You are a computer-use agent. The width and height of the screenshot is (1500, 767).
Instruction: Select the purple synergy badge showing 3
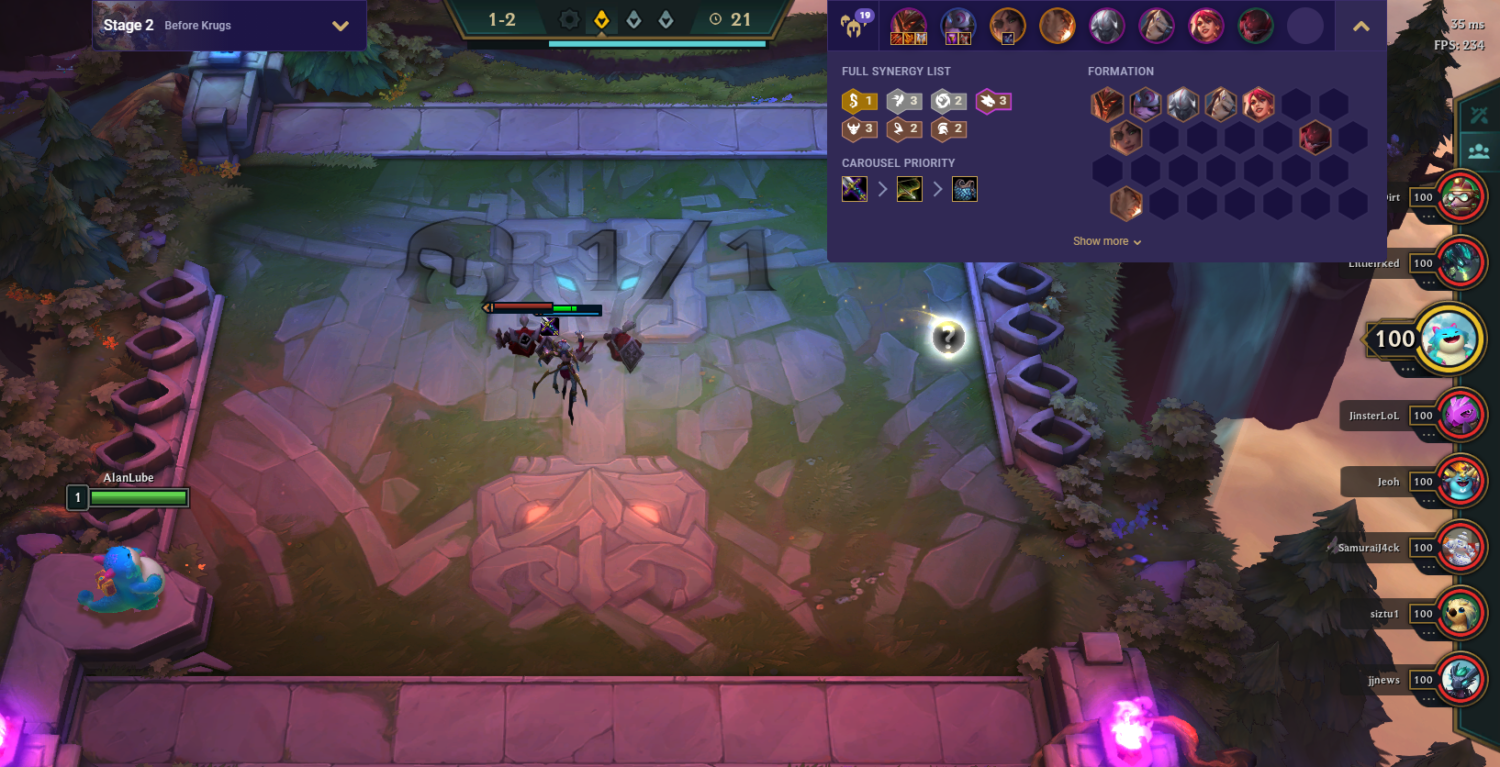pyautogui.click(x=994, y=101)
